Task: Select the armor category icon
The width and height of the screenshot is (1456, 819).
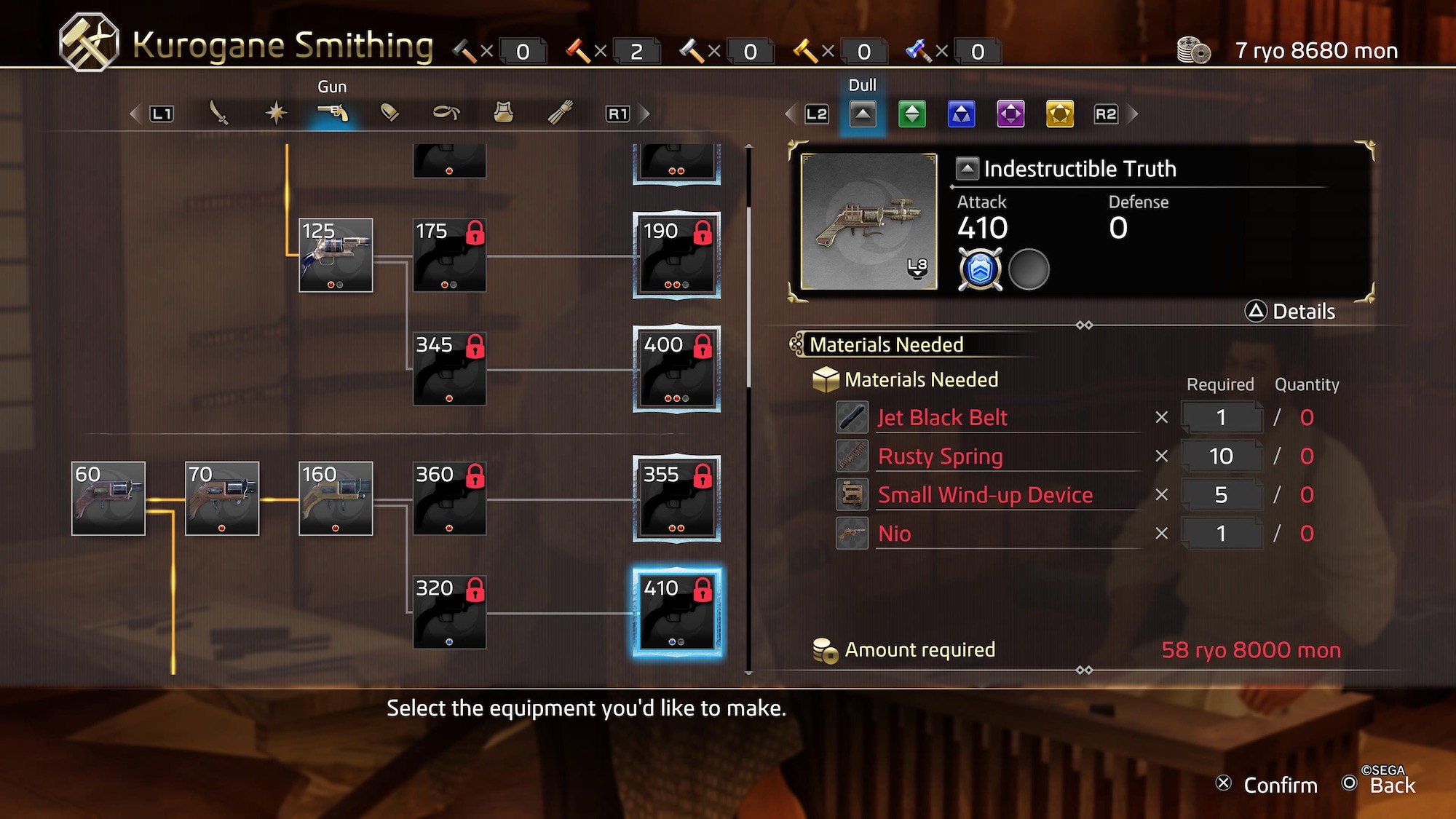Action: click(502, 113)
